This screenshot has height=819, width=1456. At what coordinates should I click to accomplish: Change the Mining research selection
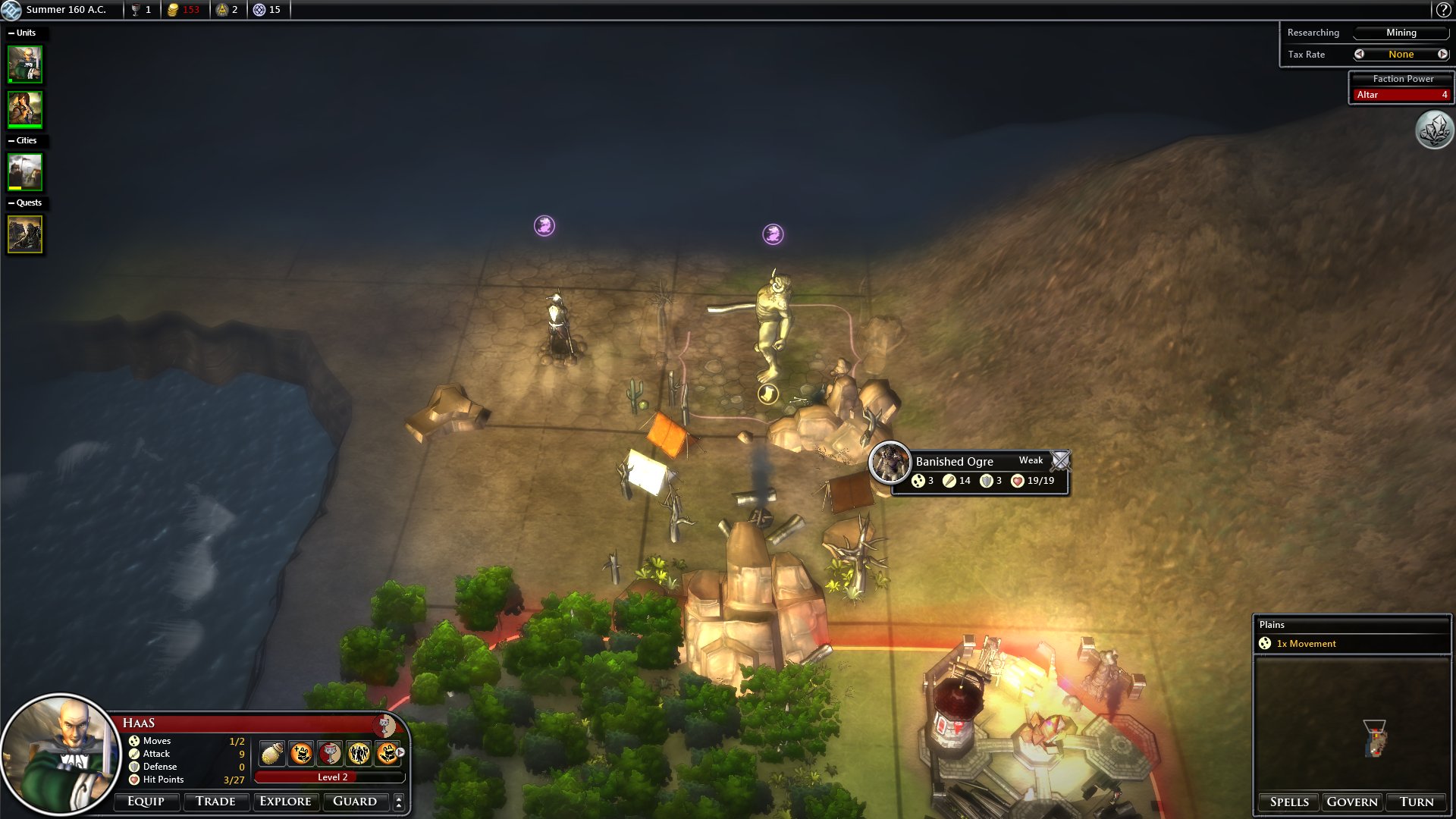(x=1401, y=33)
